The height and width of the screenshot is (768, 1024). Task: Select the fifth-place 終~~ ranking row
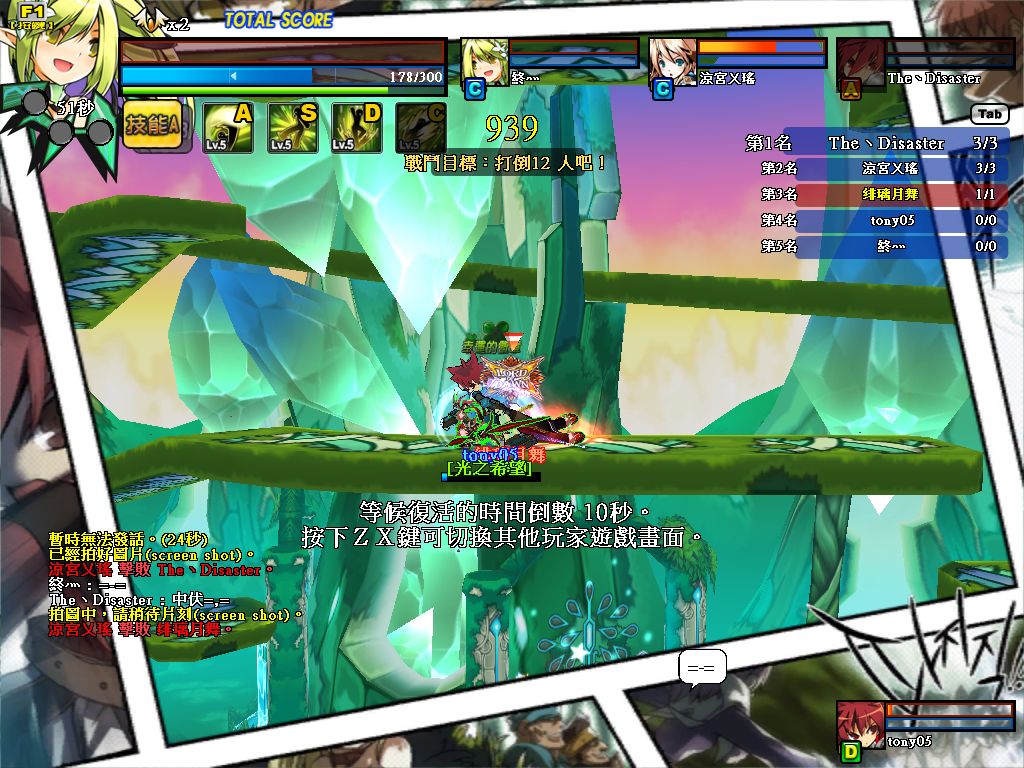tap(880, 246)
